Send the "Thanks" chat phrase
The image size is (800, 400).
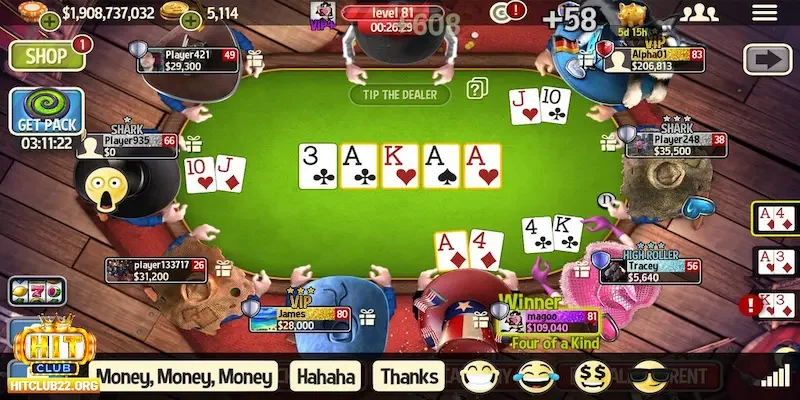coord(408,376)
